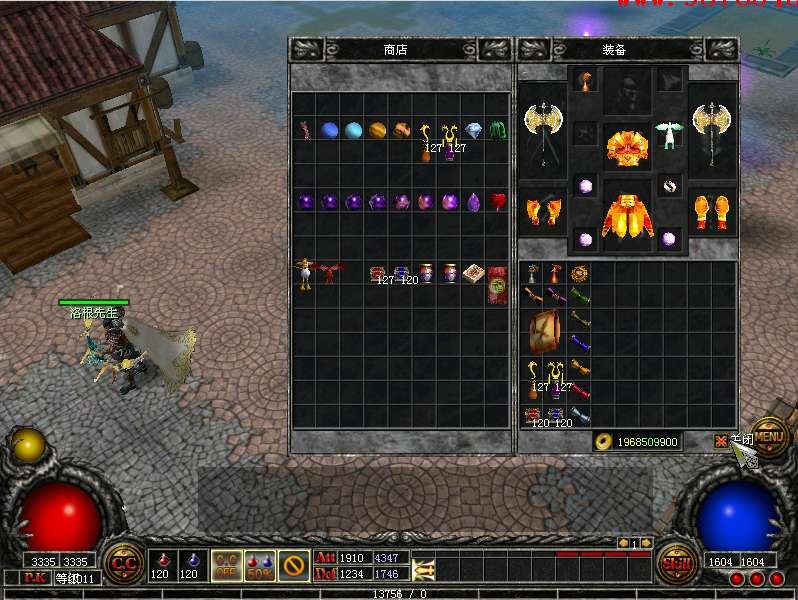Select the green armor shop item

[x=497, y=130]
